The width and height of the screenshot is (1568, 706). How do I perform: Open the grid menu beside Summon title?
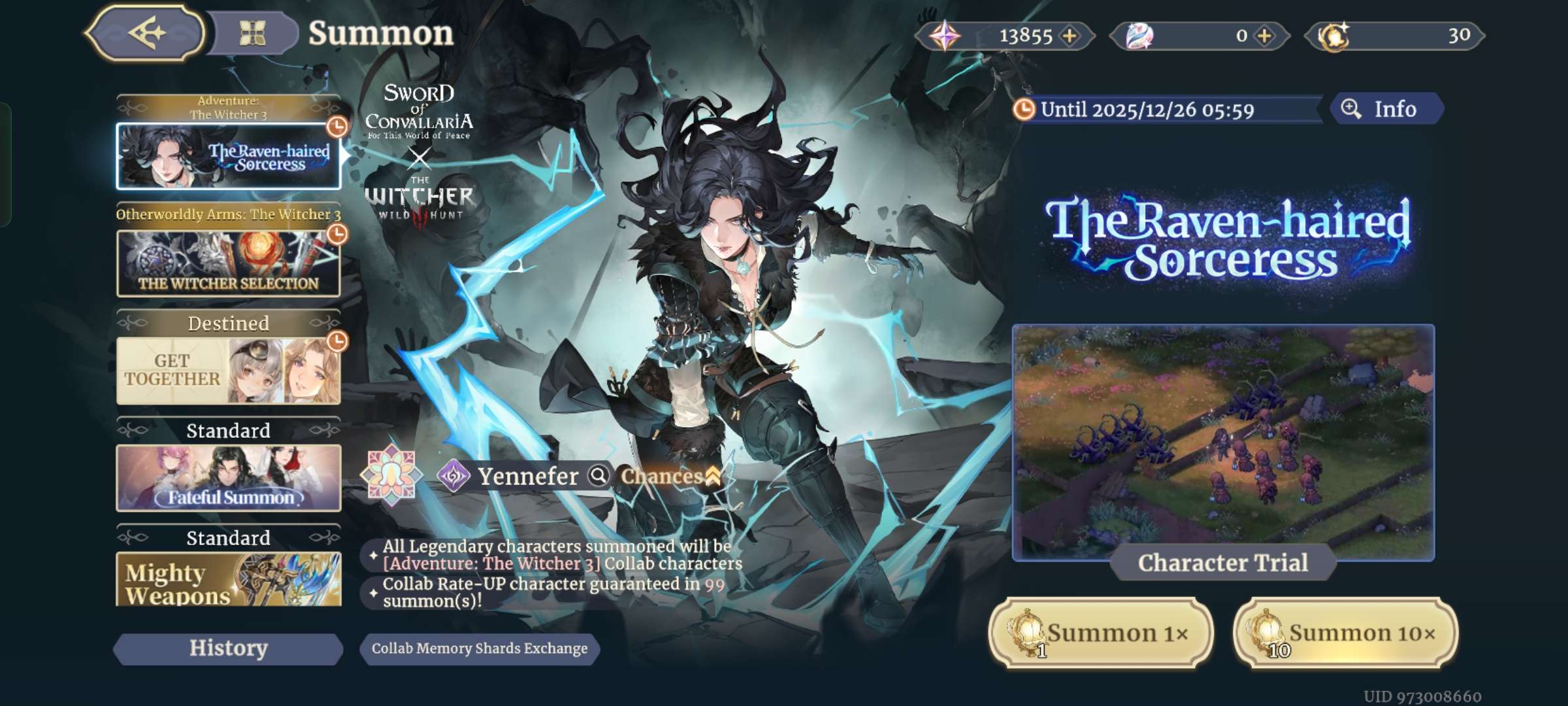coord(252,33)
